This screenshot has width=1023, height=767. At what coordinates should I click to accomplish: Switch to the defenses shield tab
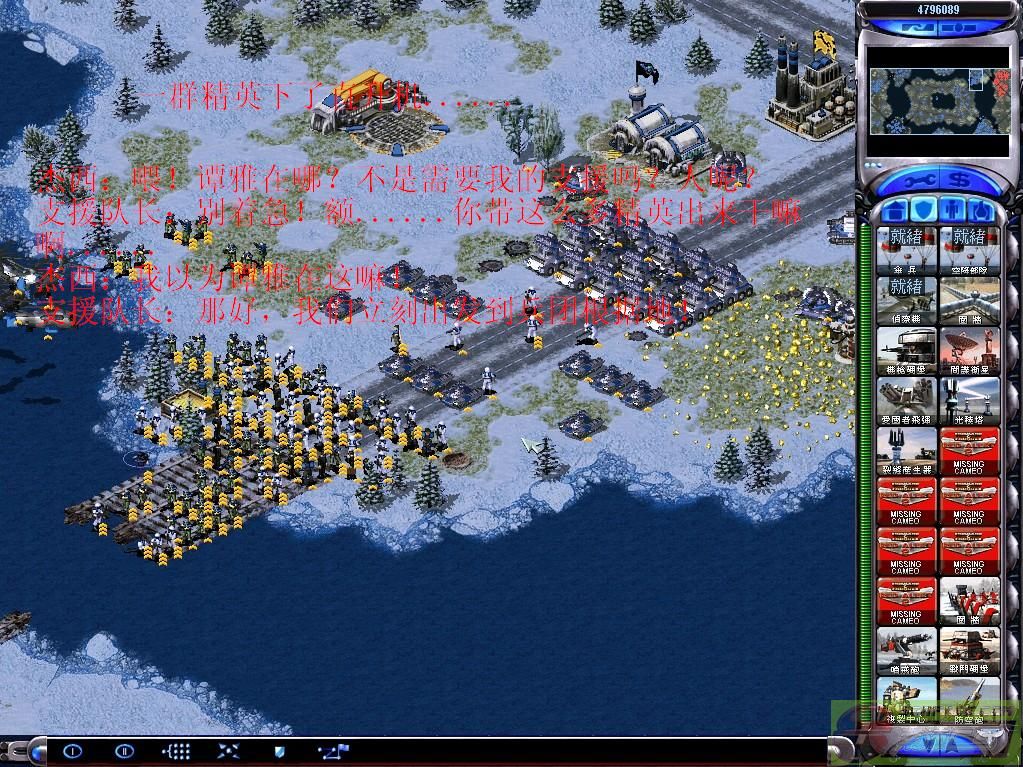[924, 211]
